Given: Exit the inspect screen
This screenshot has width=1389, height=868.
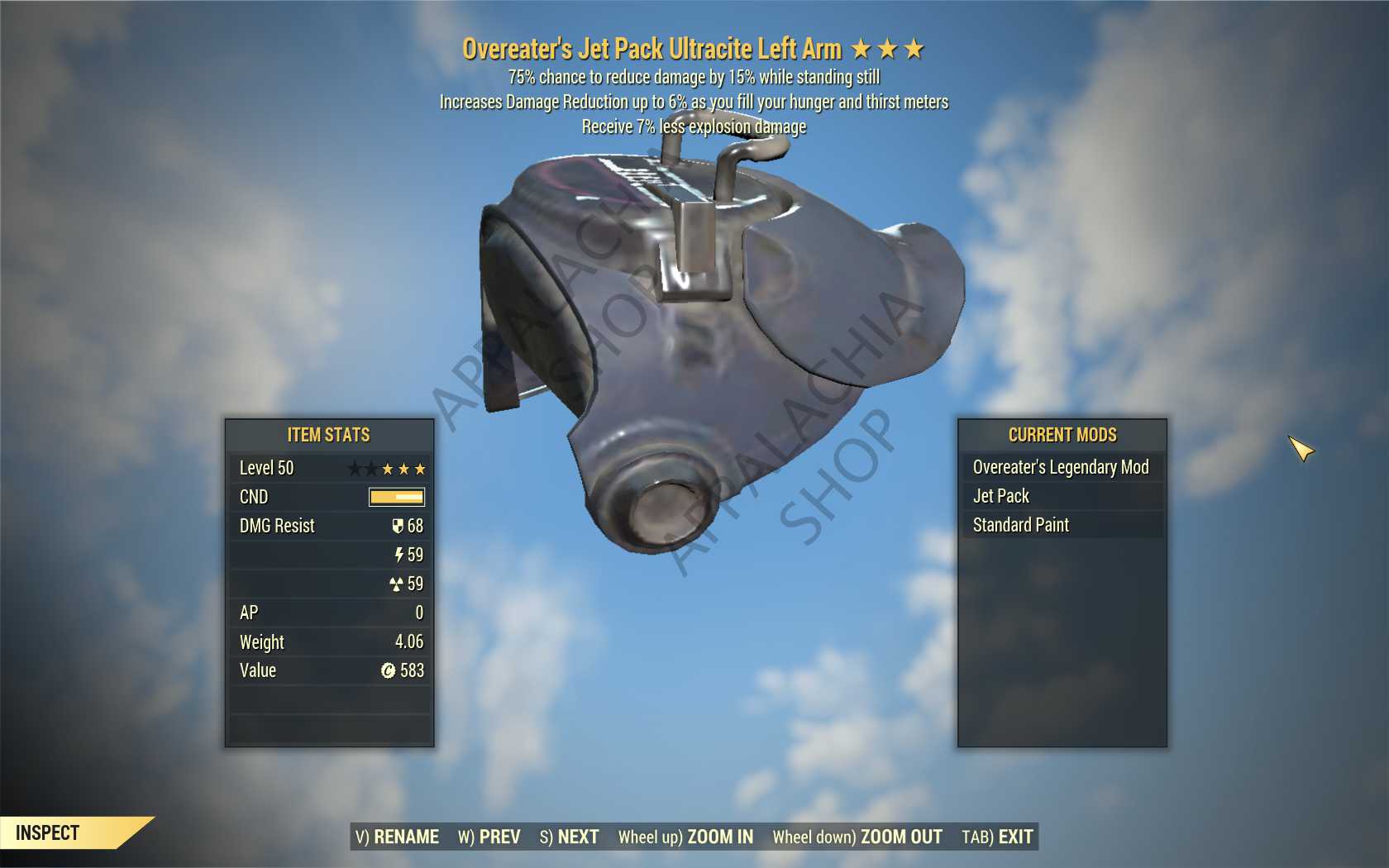Looking at the screenshot, I should point(997,837).
